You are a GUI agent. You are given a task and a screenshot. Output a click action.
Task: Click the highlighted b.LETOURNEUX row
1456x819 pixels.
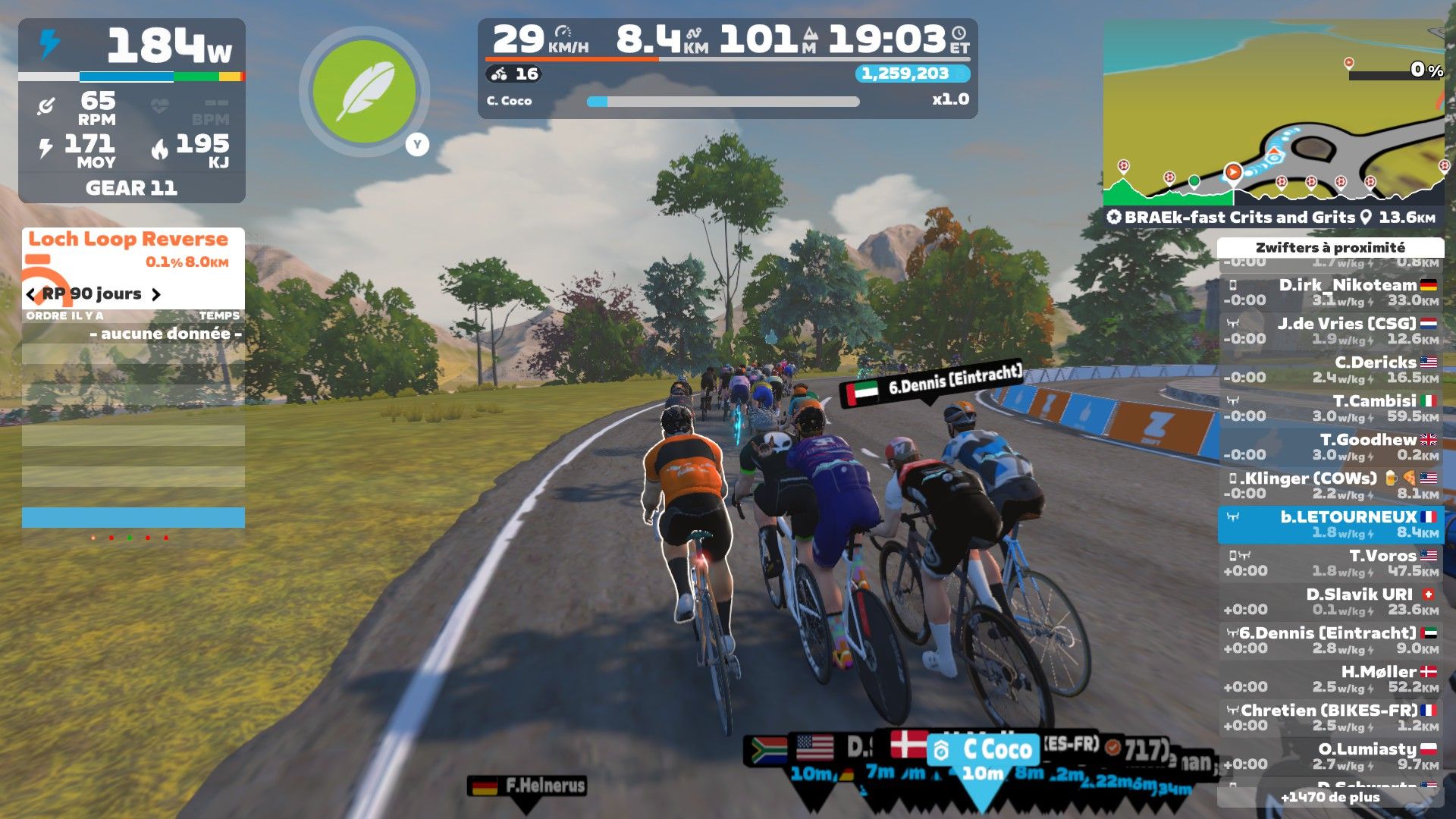[1331, 524]
